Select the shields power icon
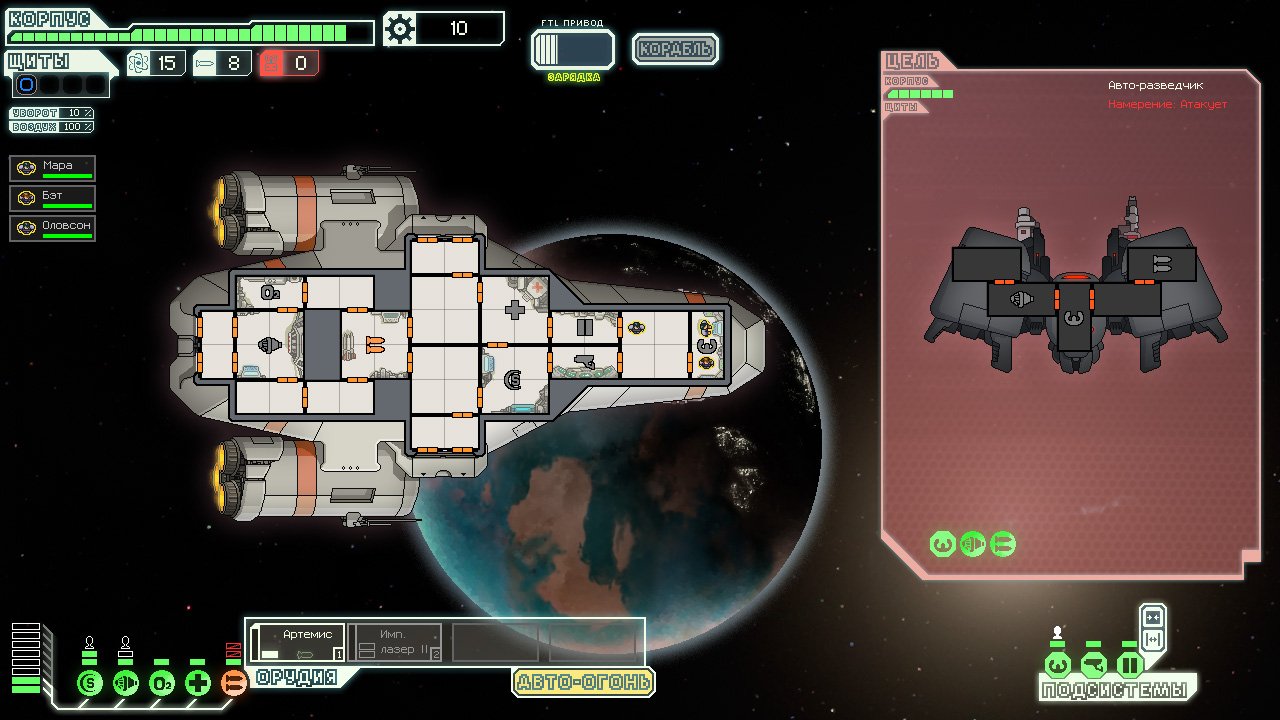1280x720 pixels. click(x=90, y=683)
